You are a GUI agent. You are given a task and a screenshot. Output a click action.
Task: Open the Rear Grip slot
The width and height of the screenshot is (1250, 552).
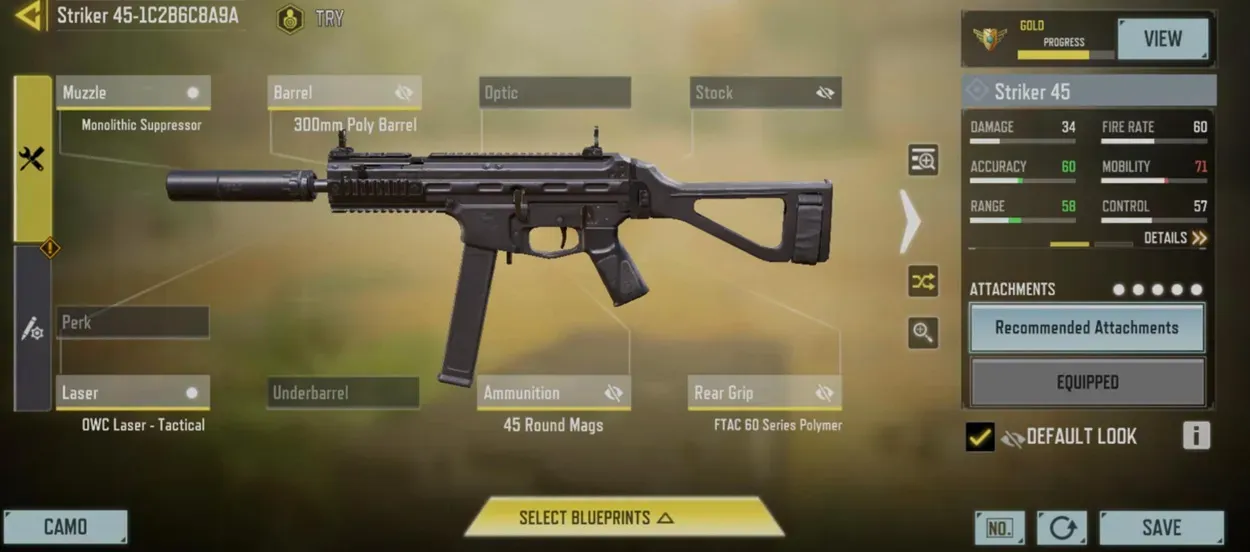click(765, 392)
